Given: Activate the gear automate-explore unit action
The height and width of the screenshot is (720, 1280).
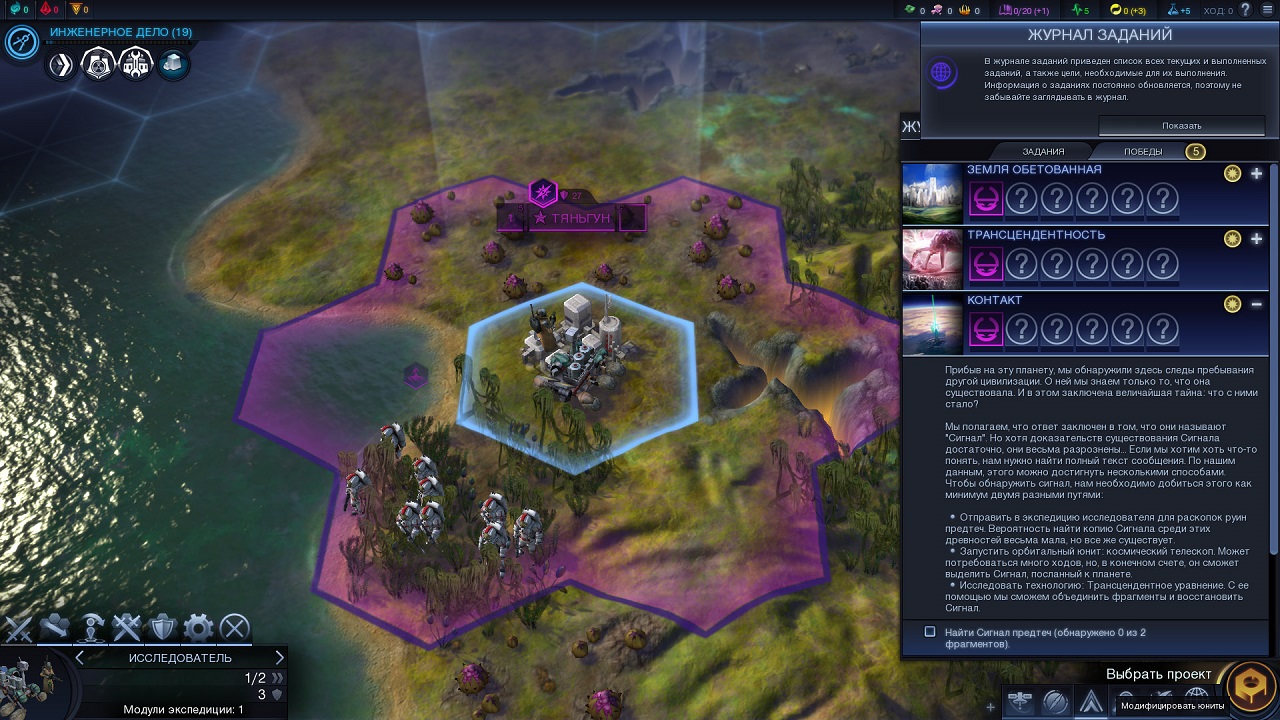Looking at the screenshot, I should coord(198,628).
